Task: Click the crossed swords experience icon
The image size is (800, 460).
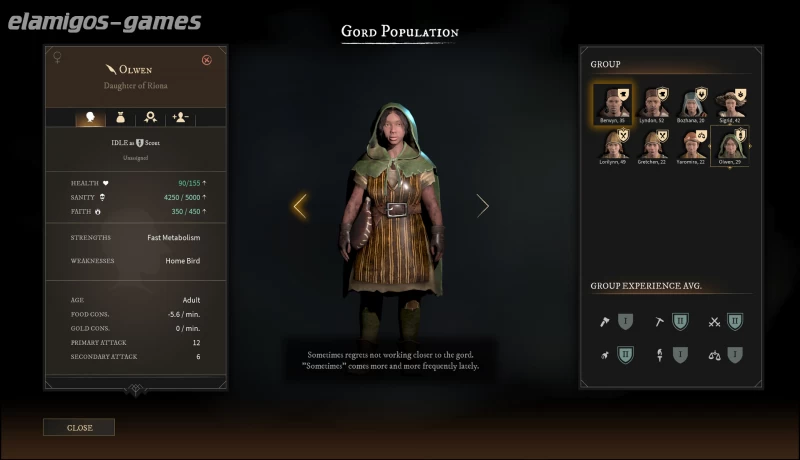Action: pos(715,322)
